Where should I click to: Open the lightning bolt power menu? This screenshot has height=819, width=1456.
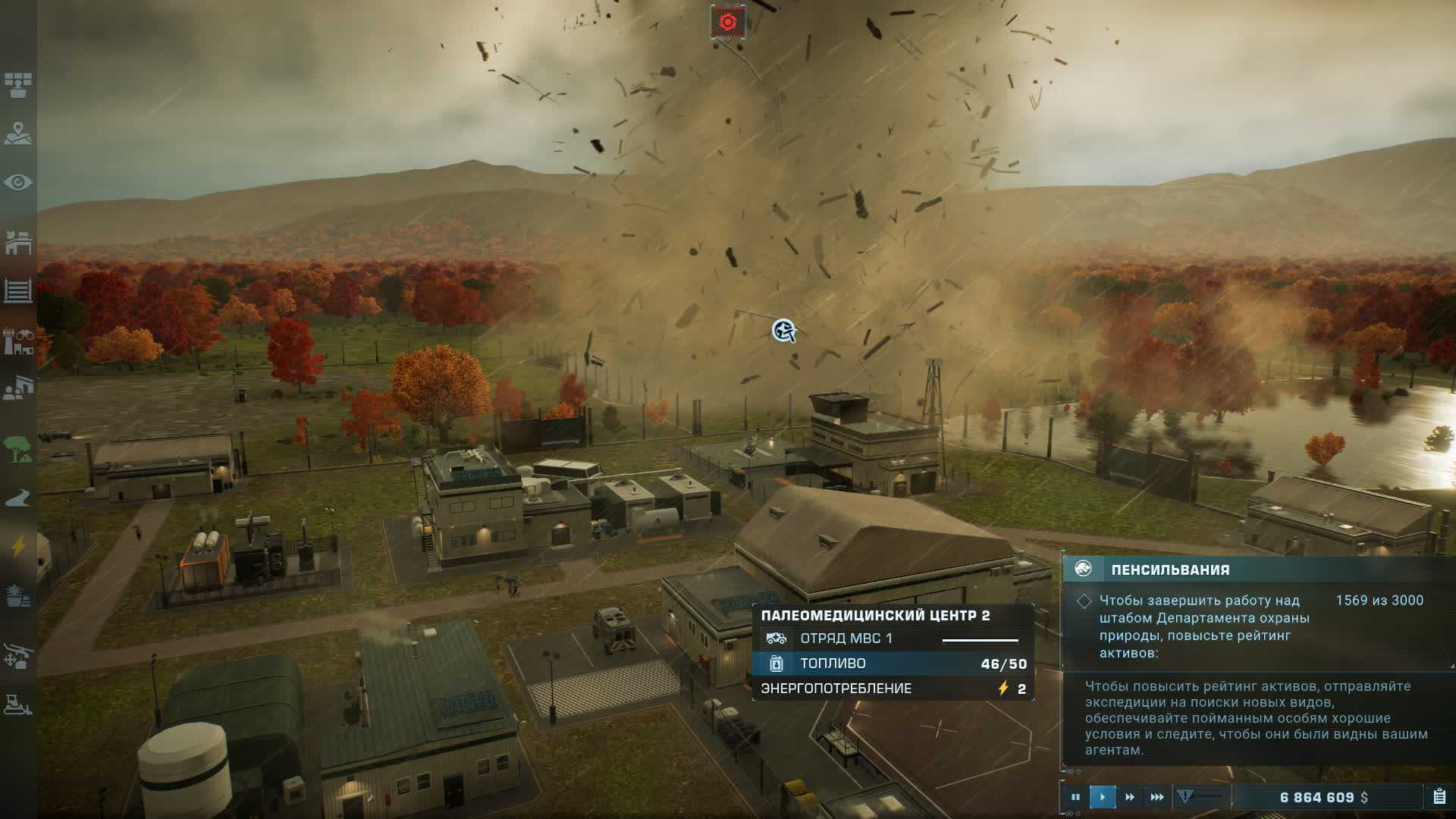tap(18, 546)
